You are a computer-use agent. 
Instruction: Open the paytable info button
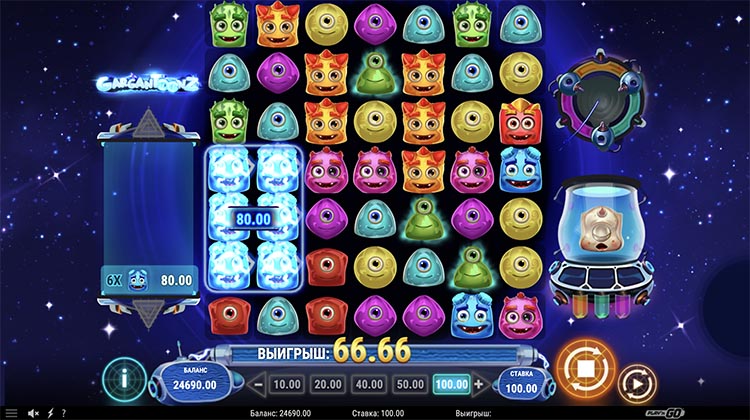point(124,381)
